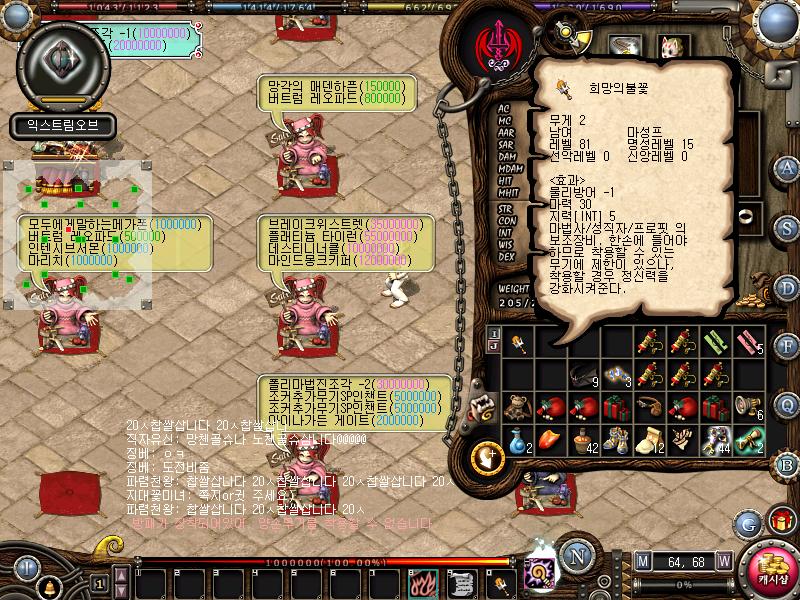800x600 pixels.
Task: Click the round A button on the side
Action: [786, 167]
